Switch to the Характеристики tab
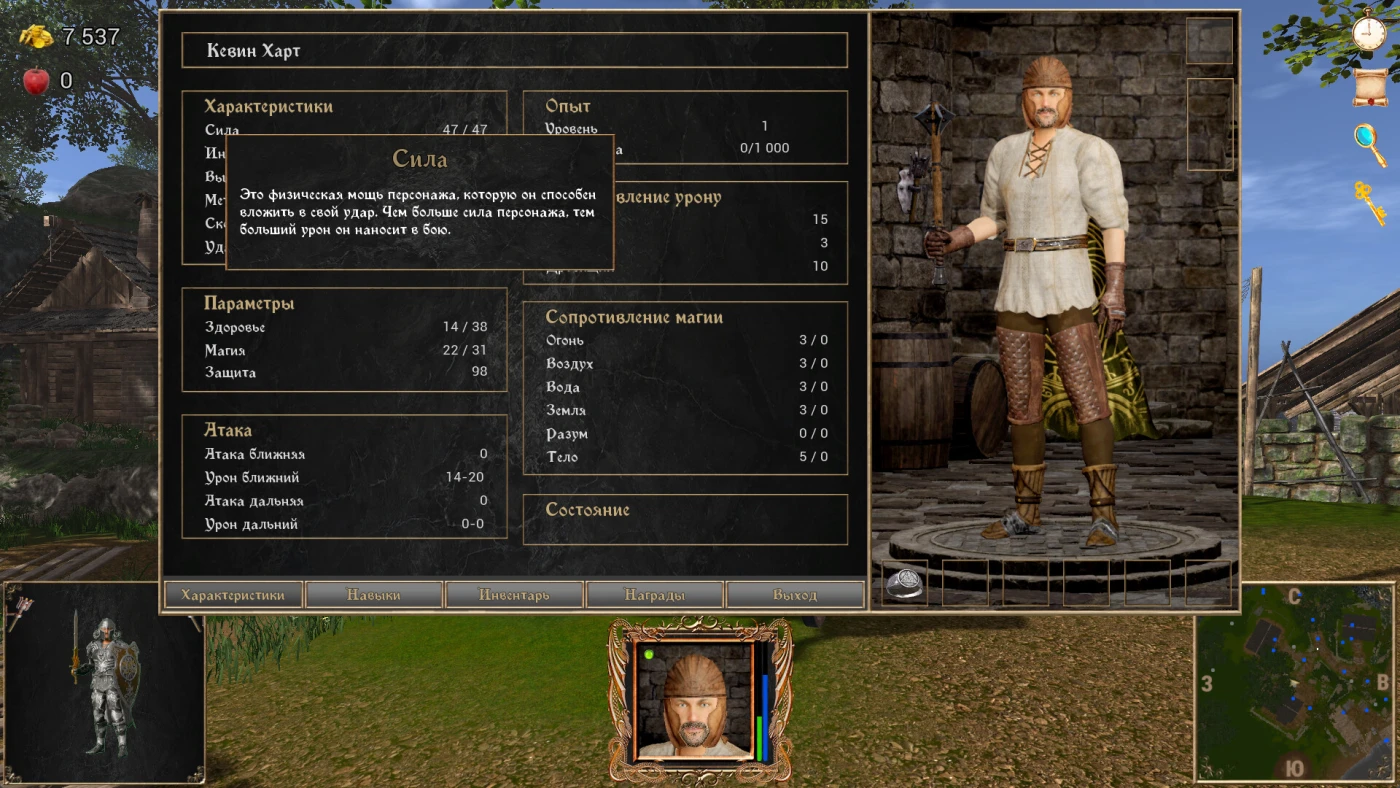Viewport: 1400px width, 788px height. pos(233,595)
